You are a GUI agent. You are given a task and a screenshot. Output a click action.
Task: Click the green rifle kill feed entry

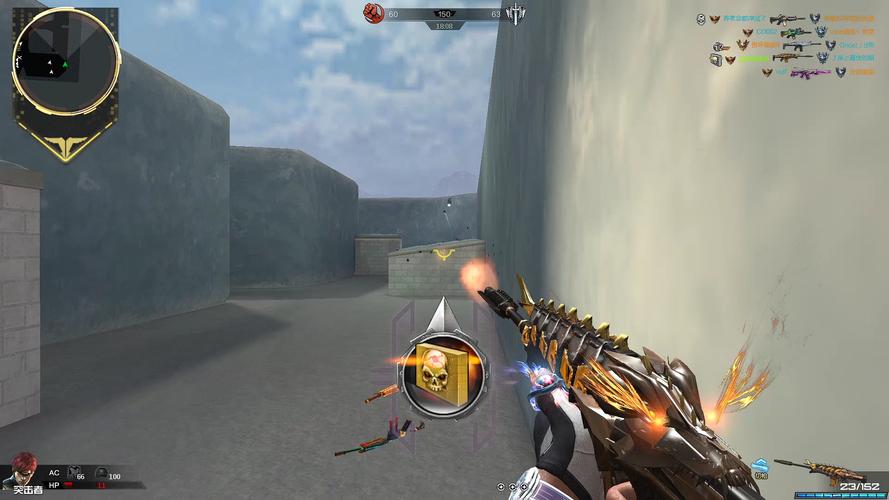click(794, 32)
